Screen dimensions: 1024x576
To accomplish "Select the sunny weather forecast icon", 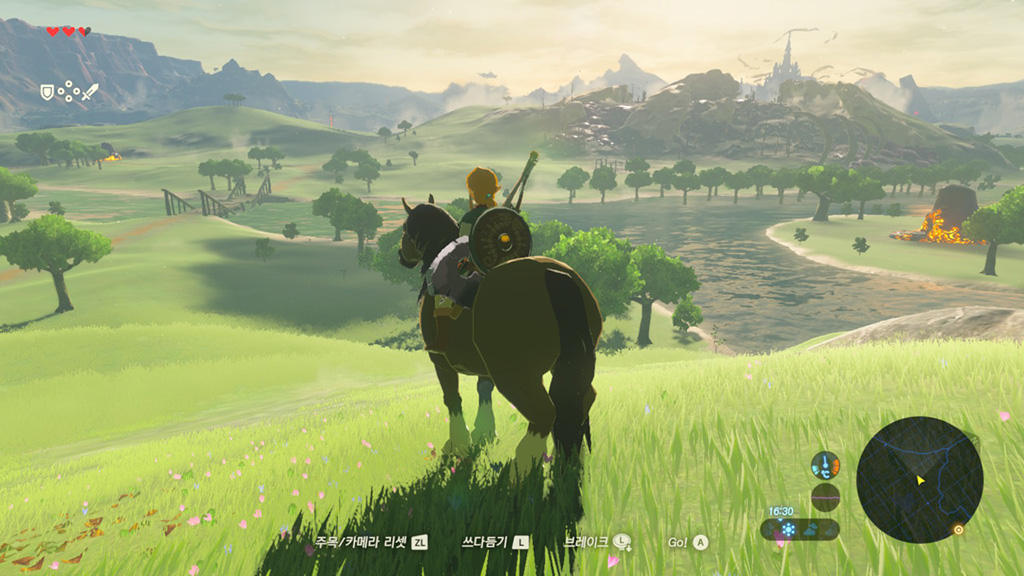I will pos(788,529).
